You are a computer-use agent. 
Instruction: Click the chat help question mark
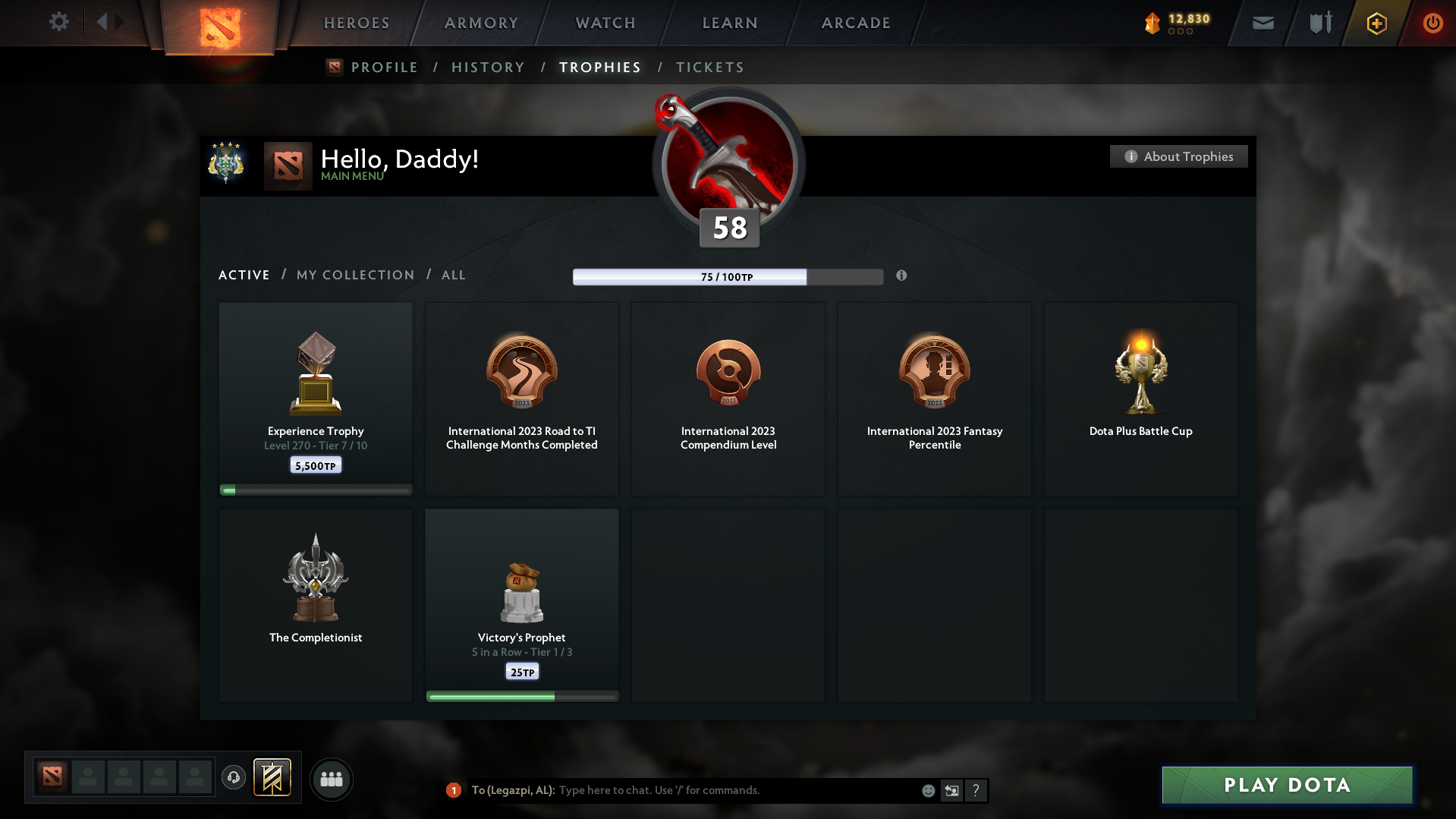[x=976, y=790]
